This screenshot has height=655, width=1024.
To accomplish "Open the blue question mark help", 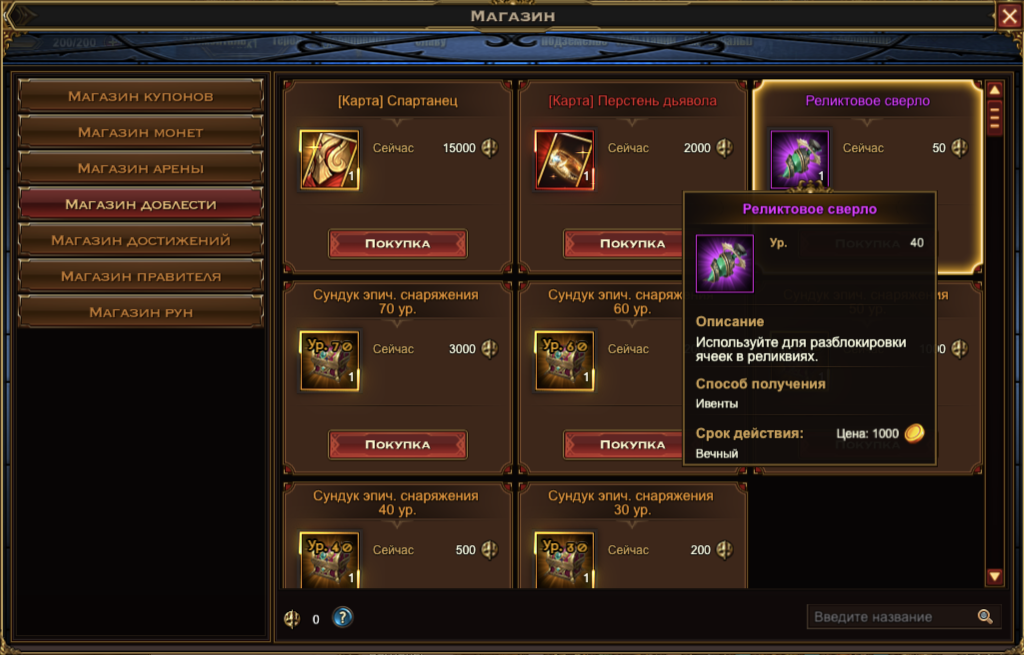I will pos(343,618).
